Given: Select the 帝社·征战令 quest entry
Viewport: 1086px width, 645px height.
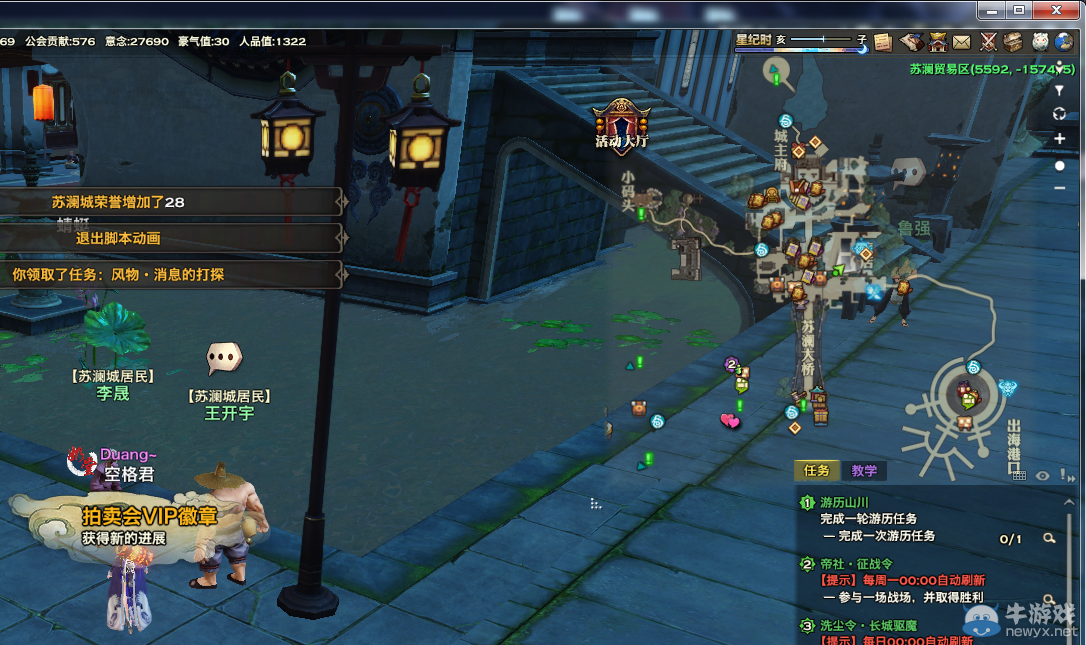Looking at the screenshot, I should 856,564.
